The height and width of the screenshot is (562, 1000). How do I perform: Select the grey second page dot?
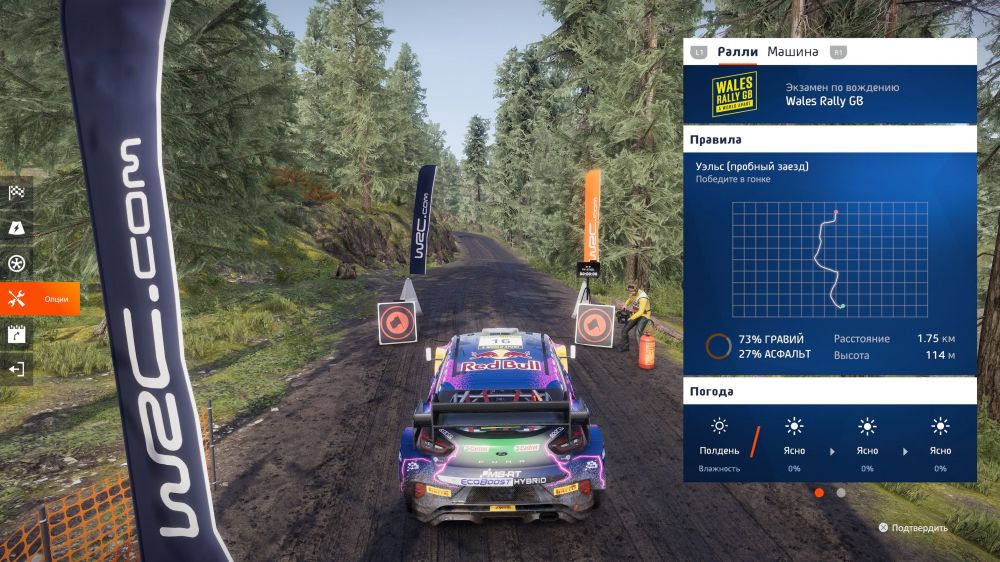tap(841, 492)
